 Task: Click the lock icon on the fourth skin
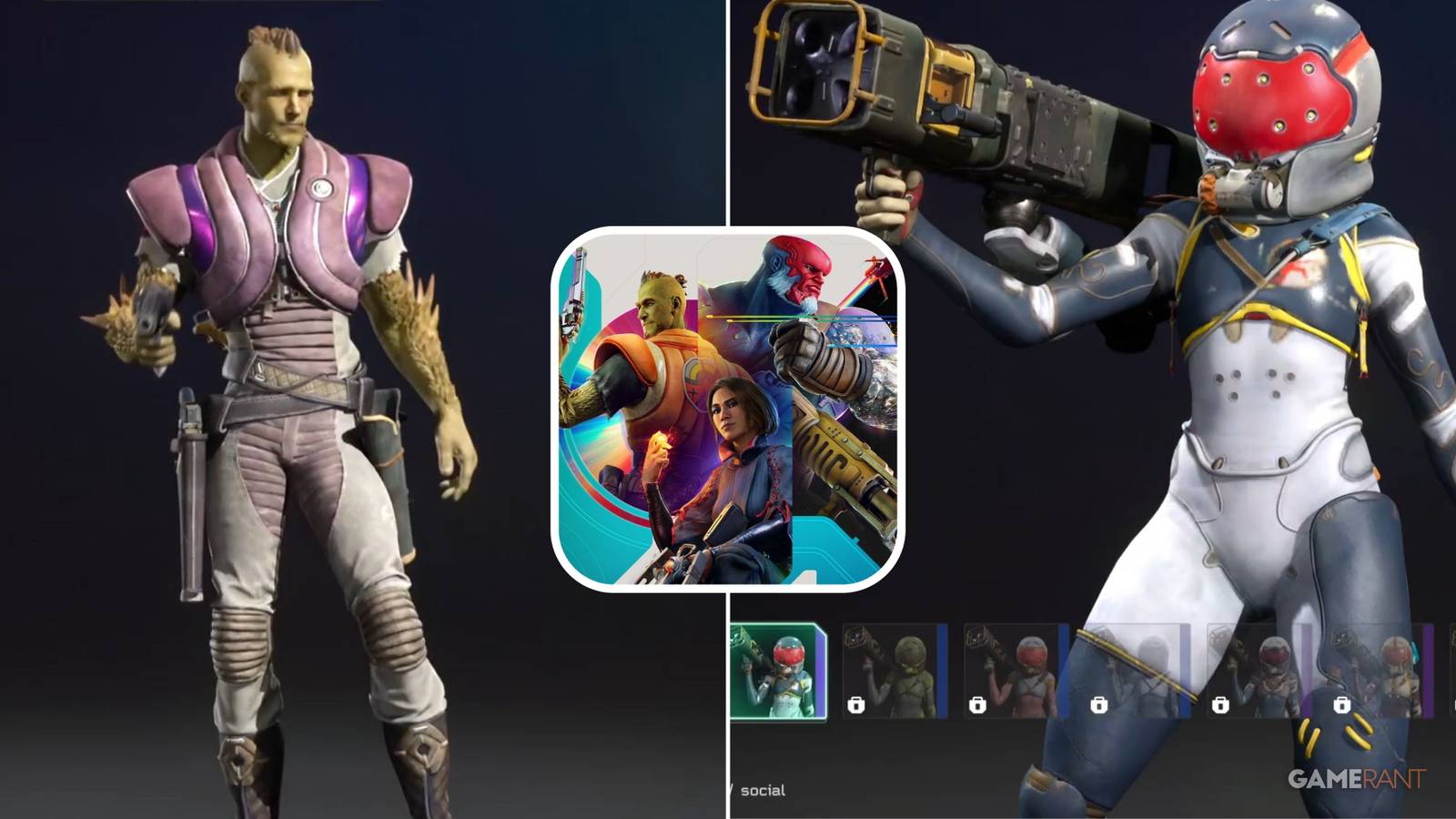tap(1099, 705)
